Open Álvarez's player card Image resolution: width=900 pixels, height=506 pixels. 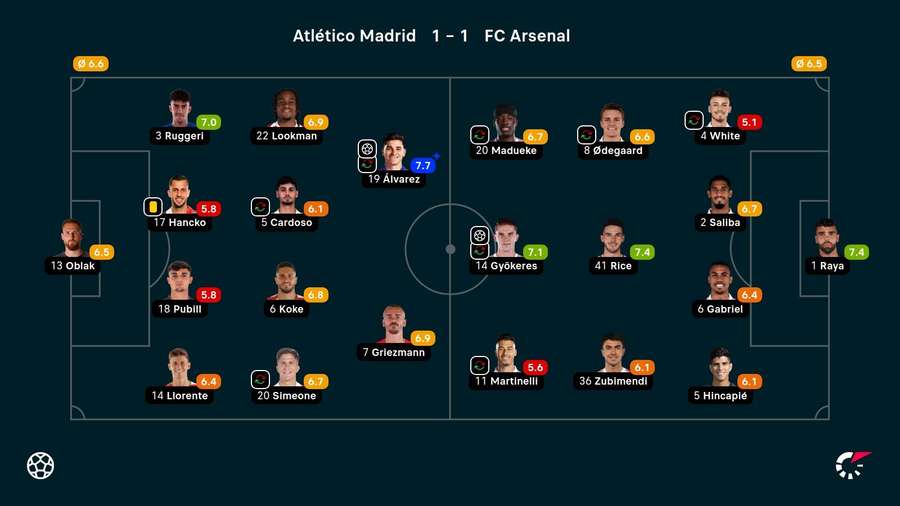(x=394, y=154)
